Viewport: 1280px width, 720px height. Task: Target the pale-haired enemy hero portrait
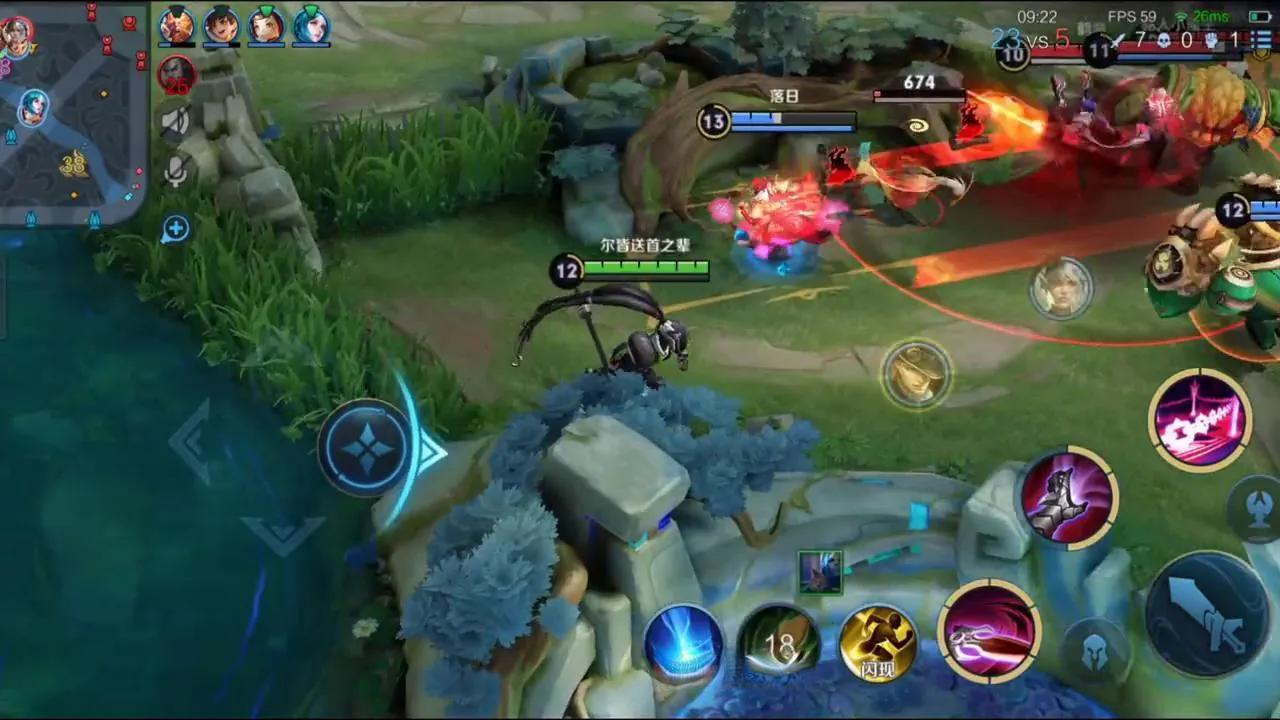point(1060,289)
